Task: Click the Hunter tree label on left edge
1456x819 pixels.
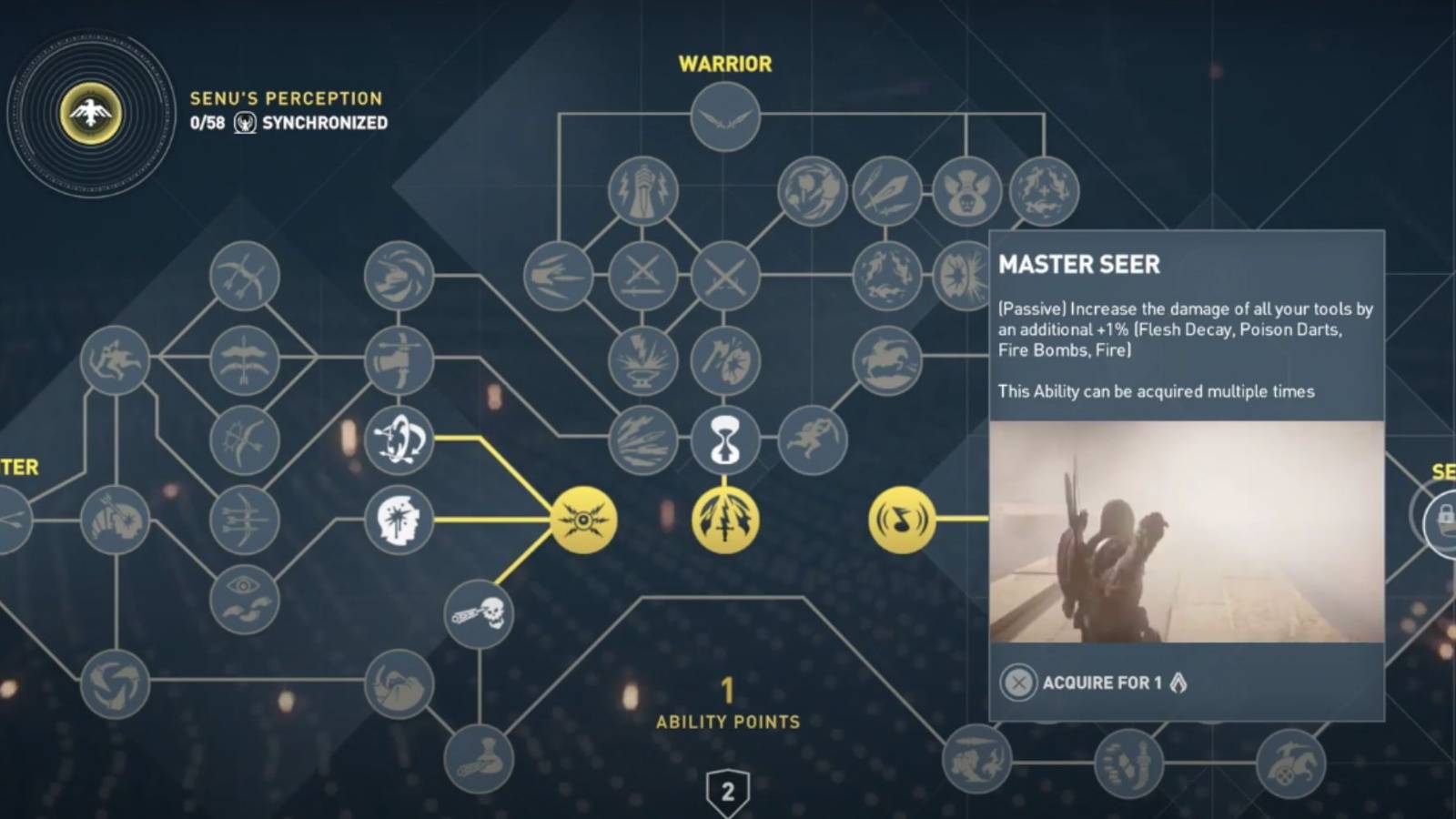Action: [x=20, y=469]
